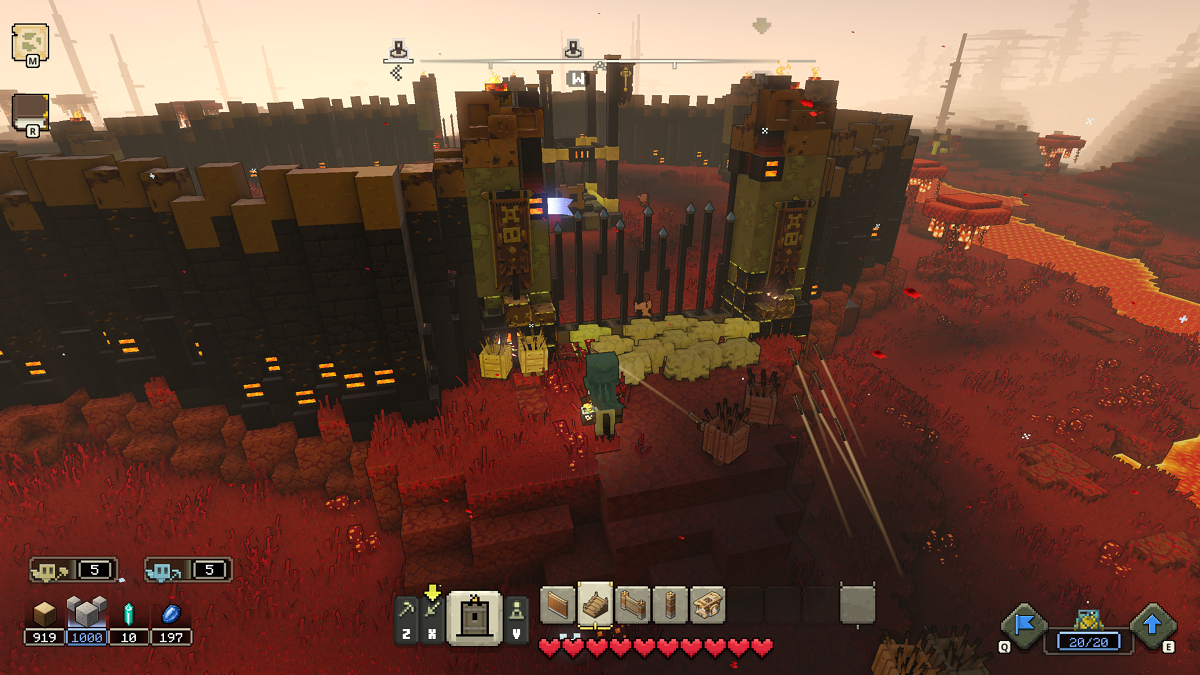This screenshot has height=675, width=1200.
Task: Click the blue up-arrow charge button
Action: 1152,624
